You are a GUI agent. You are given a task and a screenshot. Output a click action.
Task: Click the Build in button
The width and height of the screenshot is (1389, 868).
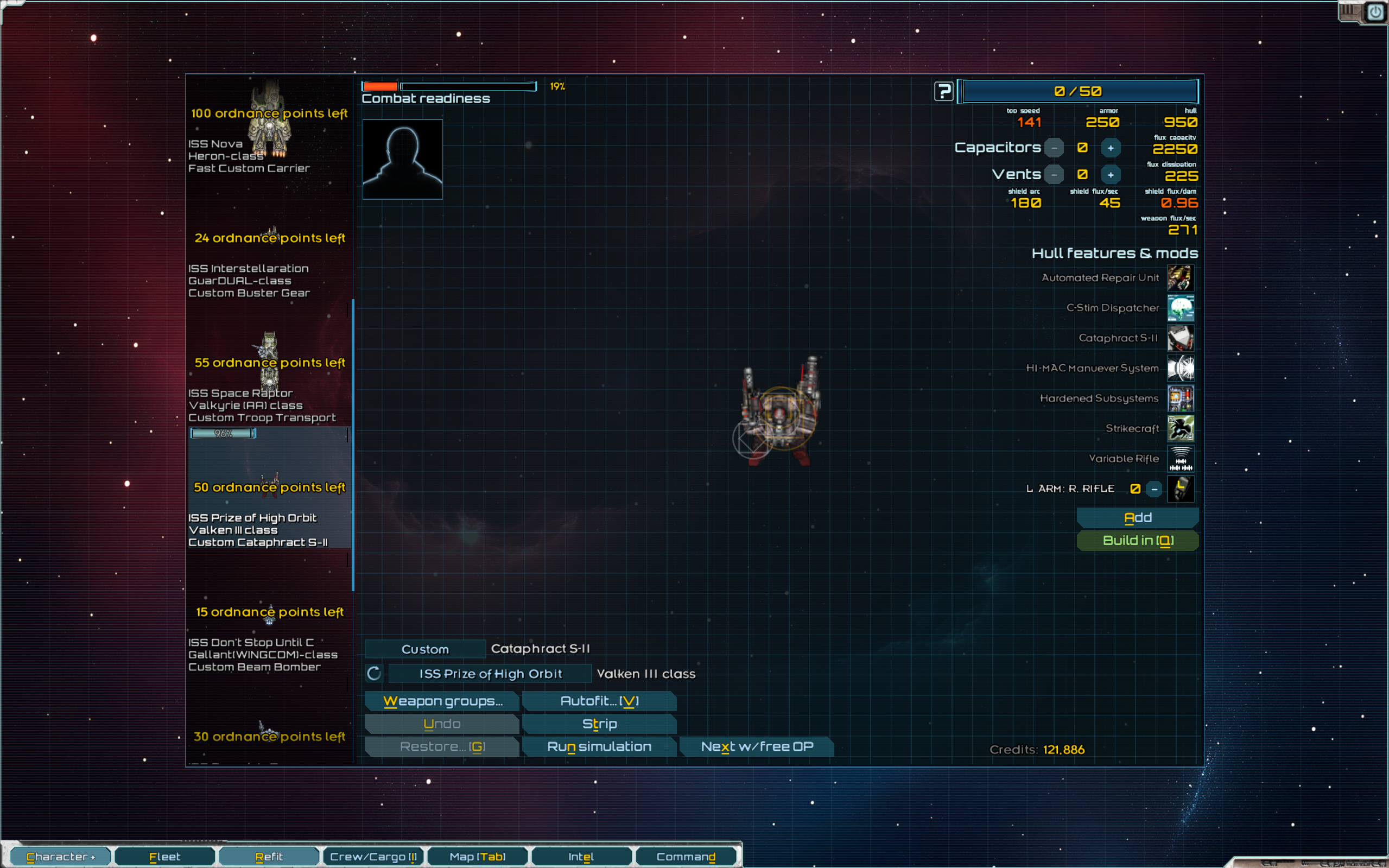1137,541
